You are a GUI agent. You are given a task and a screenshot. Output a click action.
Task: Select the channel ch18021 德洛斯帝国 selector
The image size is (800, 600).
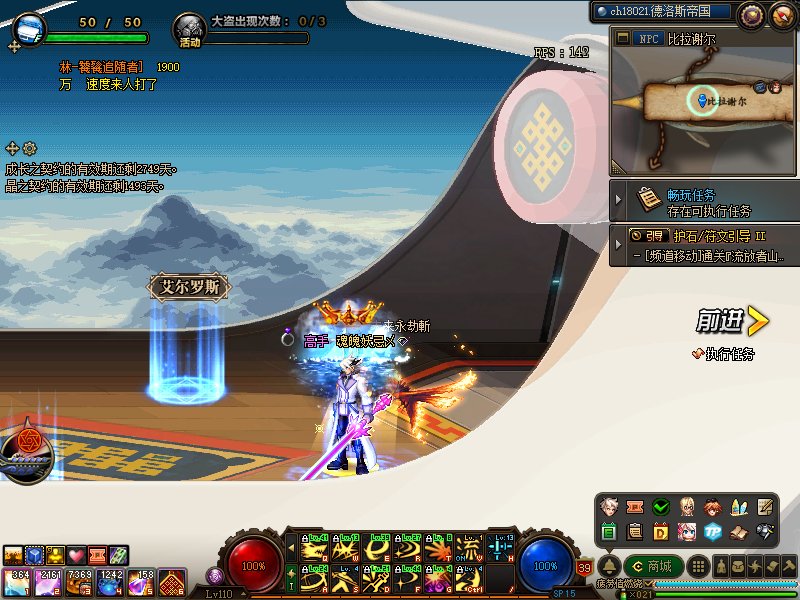tap(661, 12)
